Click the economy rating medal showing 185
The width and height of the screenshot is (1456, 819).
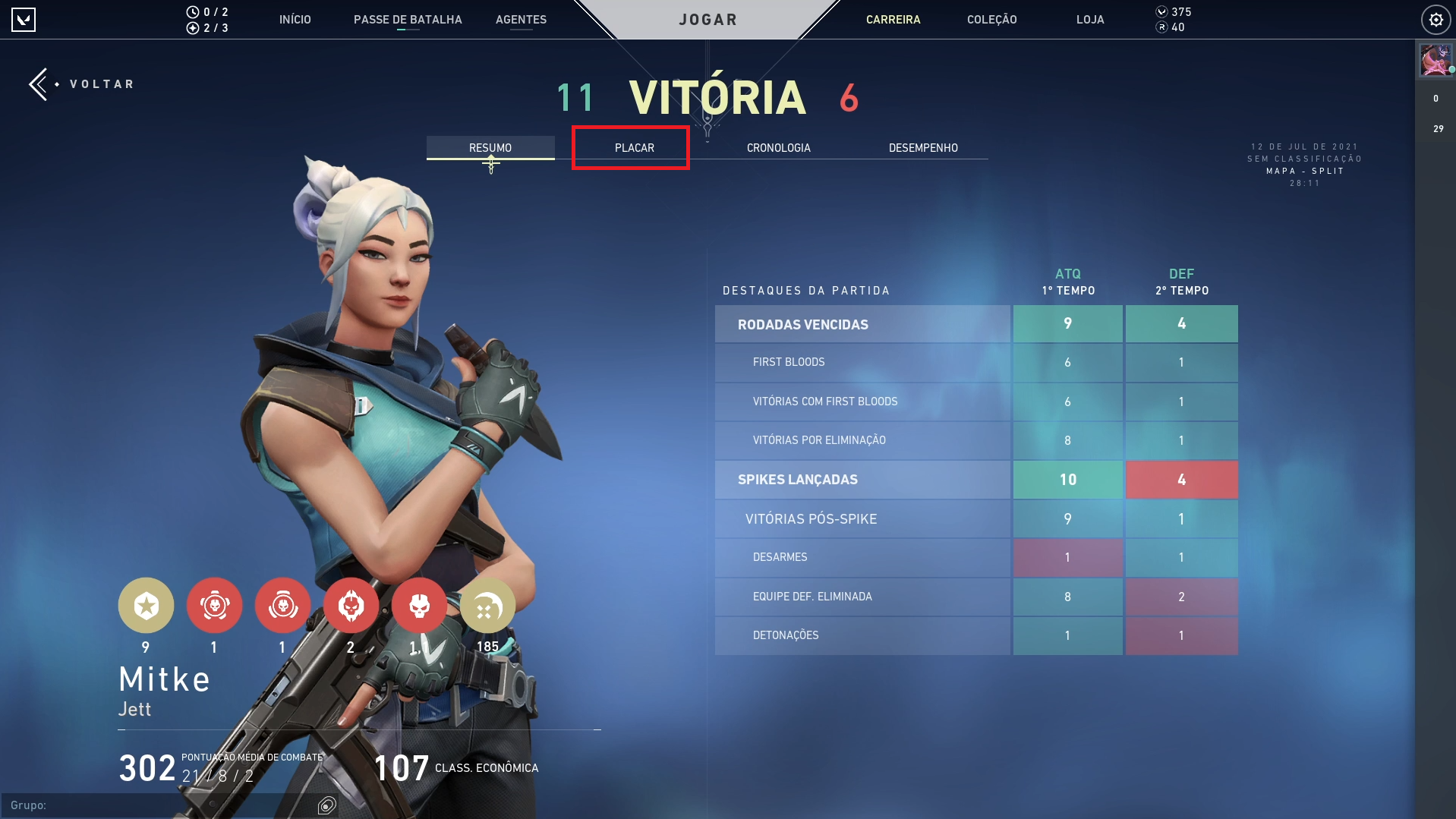pos(487,605)
